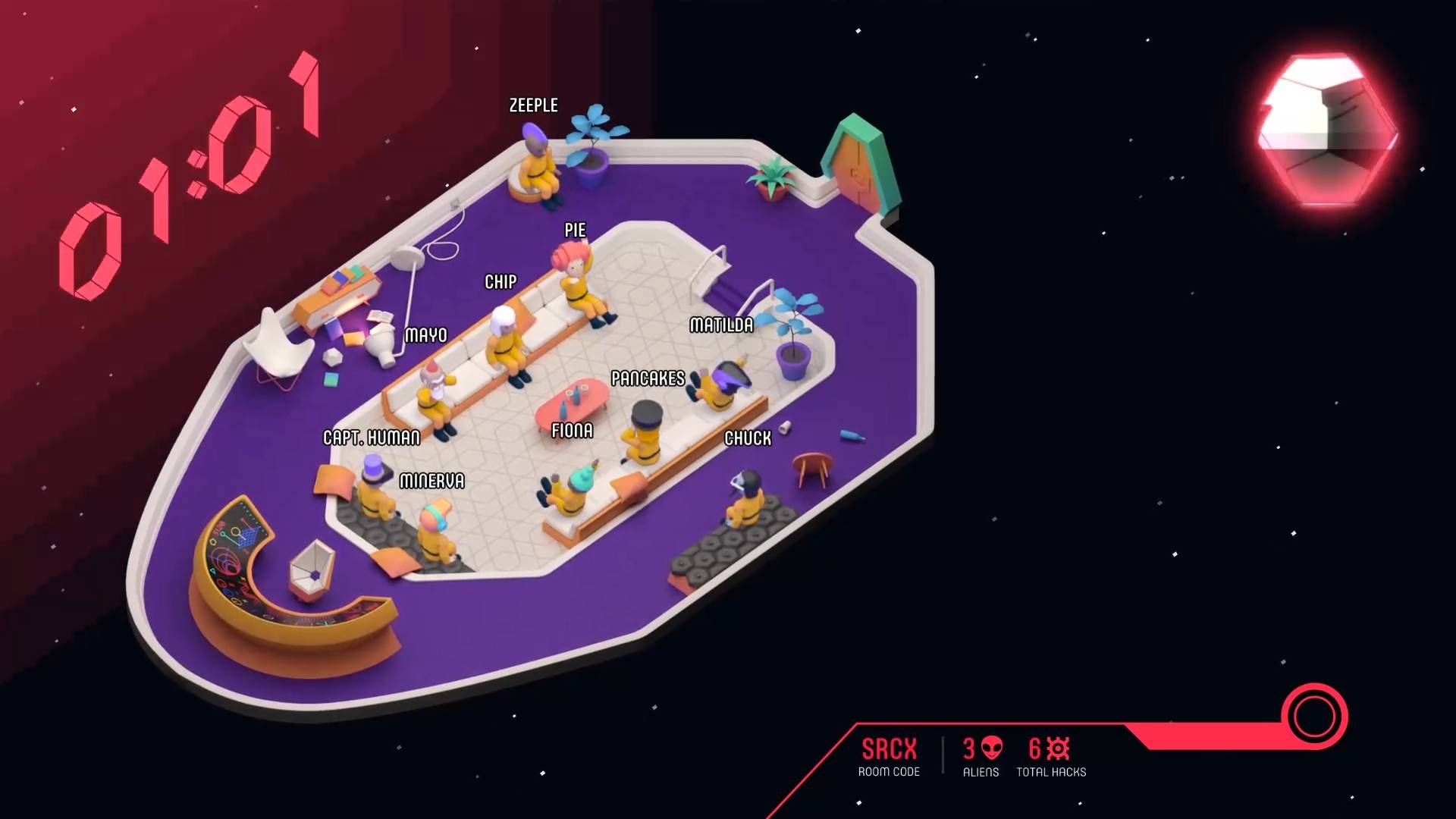This screenshot has height=819, width=1456.
Task: Click the alien head icon beside Aliens counter
Action: pyautogui.click(x=993, y=749)
